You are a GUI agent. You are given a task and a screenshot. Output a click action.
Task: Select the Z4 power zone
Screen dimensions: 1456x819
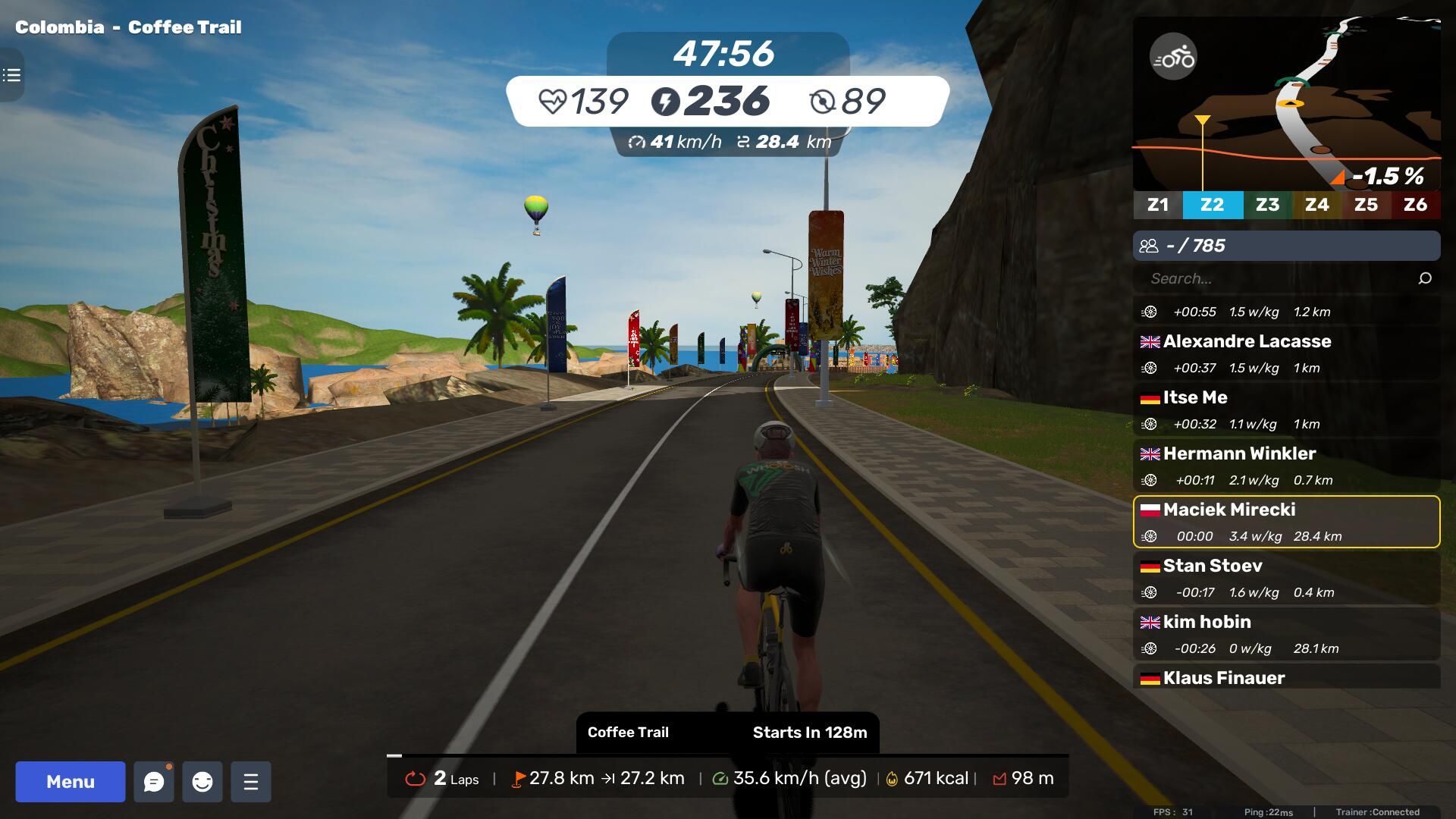(1316, 205)
